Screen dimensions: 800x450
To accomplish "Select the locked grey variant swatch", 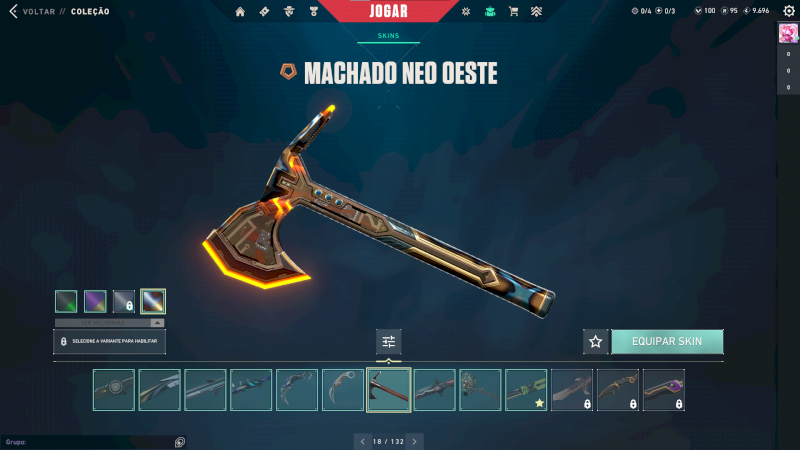I will click(124, 301).
